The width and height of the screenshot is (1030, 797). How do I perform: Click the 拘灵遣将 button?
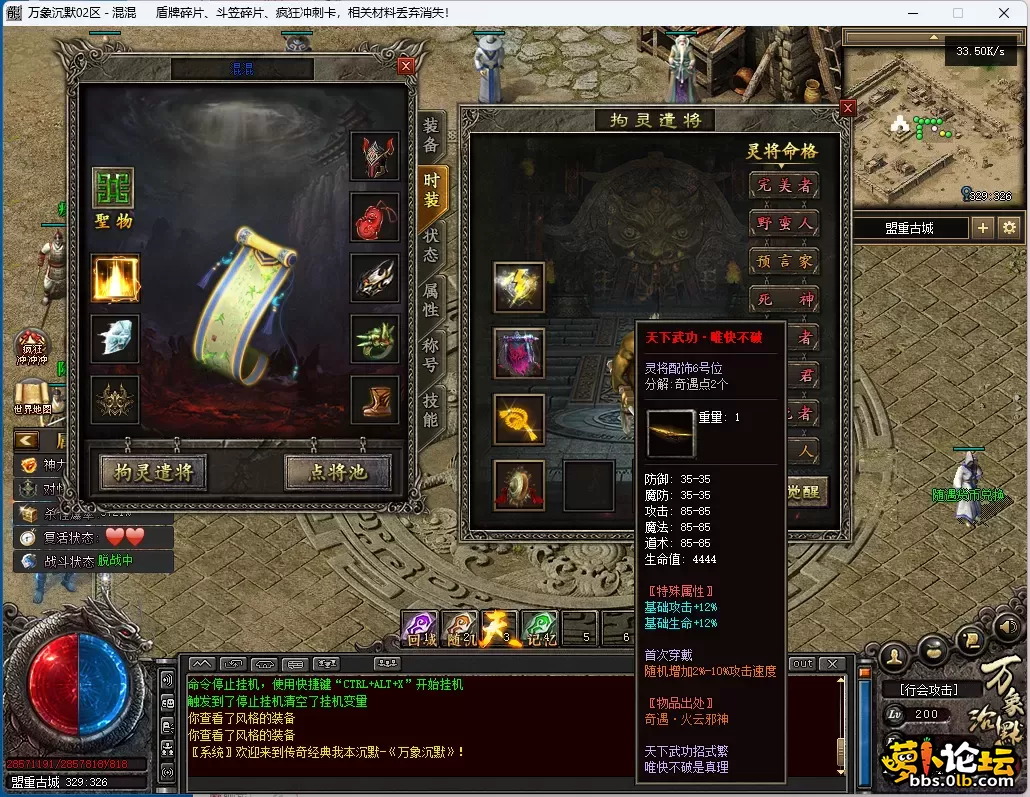(x=153, y=471)
